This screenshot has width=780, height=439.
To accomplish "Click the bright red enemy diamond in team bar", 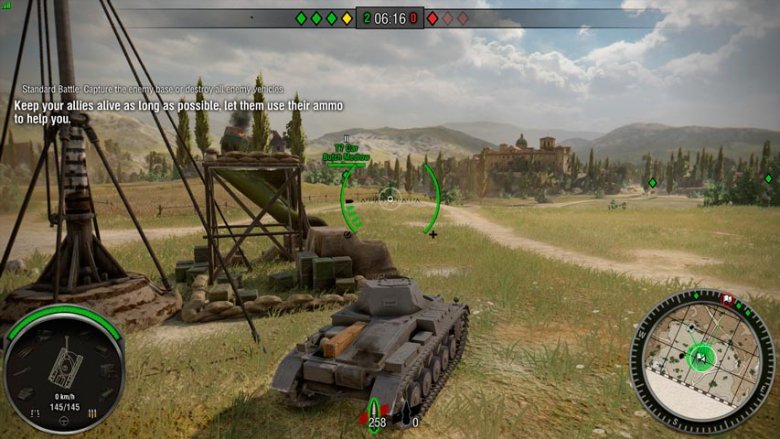I will (x=432, y=18).
